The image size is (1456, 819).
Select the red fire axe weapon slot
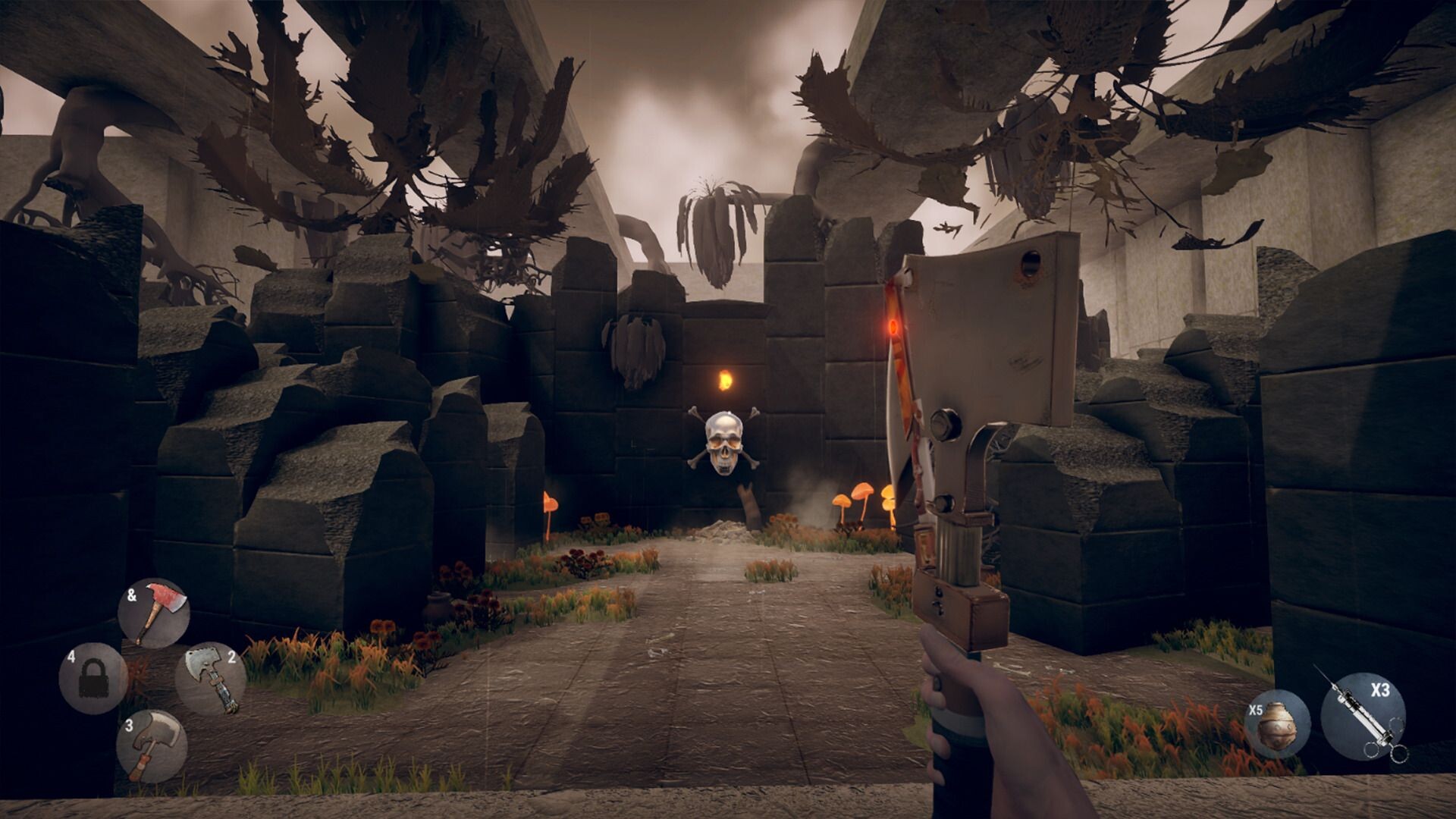click(154, 613)
